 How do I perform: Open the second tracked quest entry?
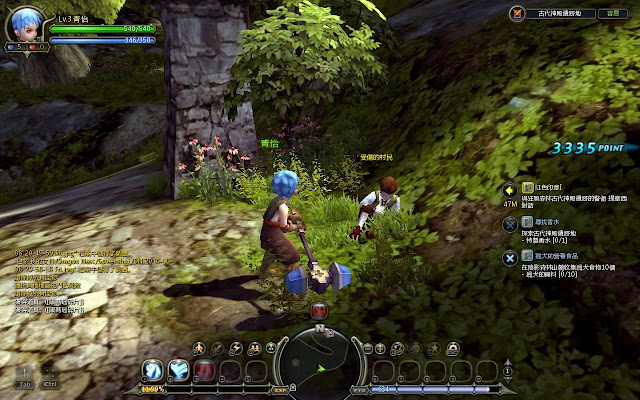[511, 223]
